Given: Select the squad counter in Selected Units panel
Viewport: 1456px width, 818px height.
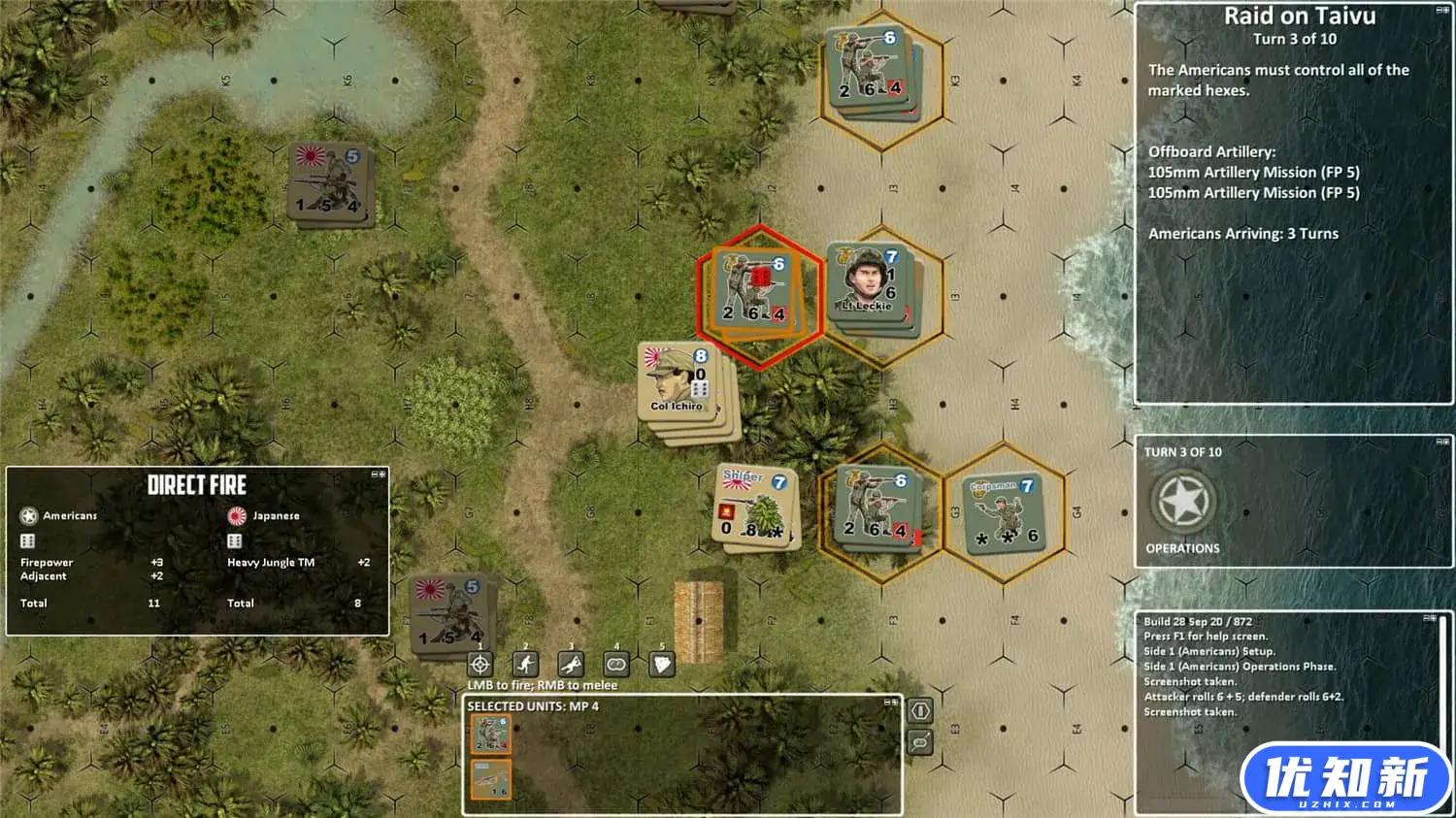Looking at the screenshot, I should pyautogui.click(x=491, y=736).
